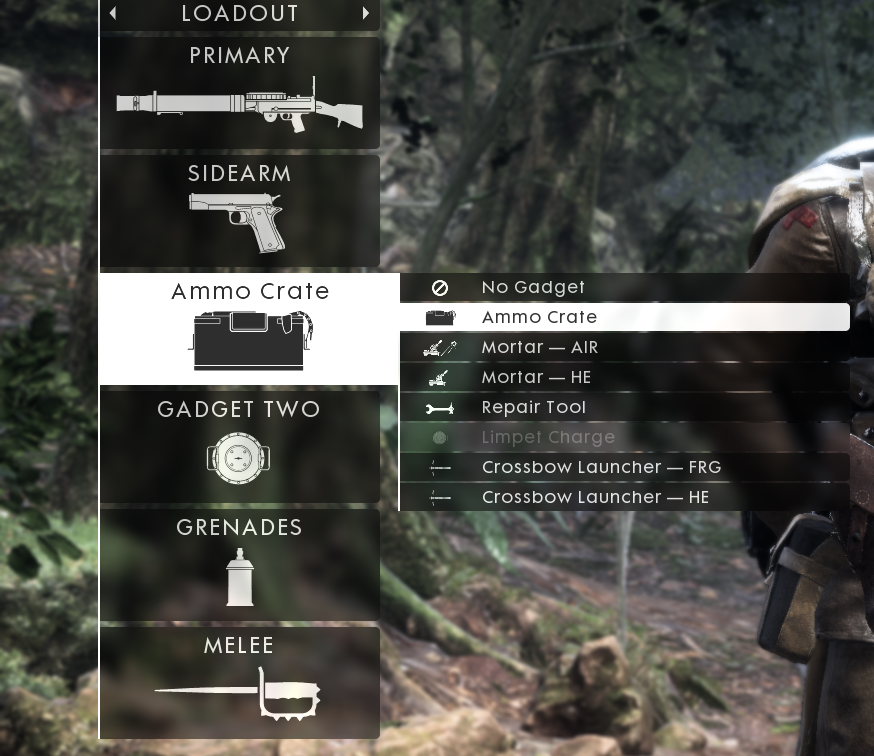Switch to the previous loadout with left arrow
The image size is (874, 756).
(x=113, y=13)
